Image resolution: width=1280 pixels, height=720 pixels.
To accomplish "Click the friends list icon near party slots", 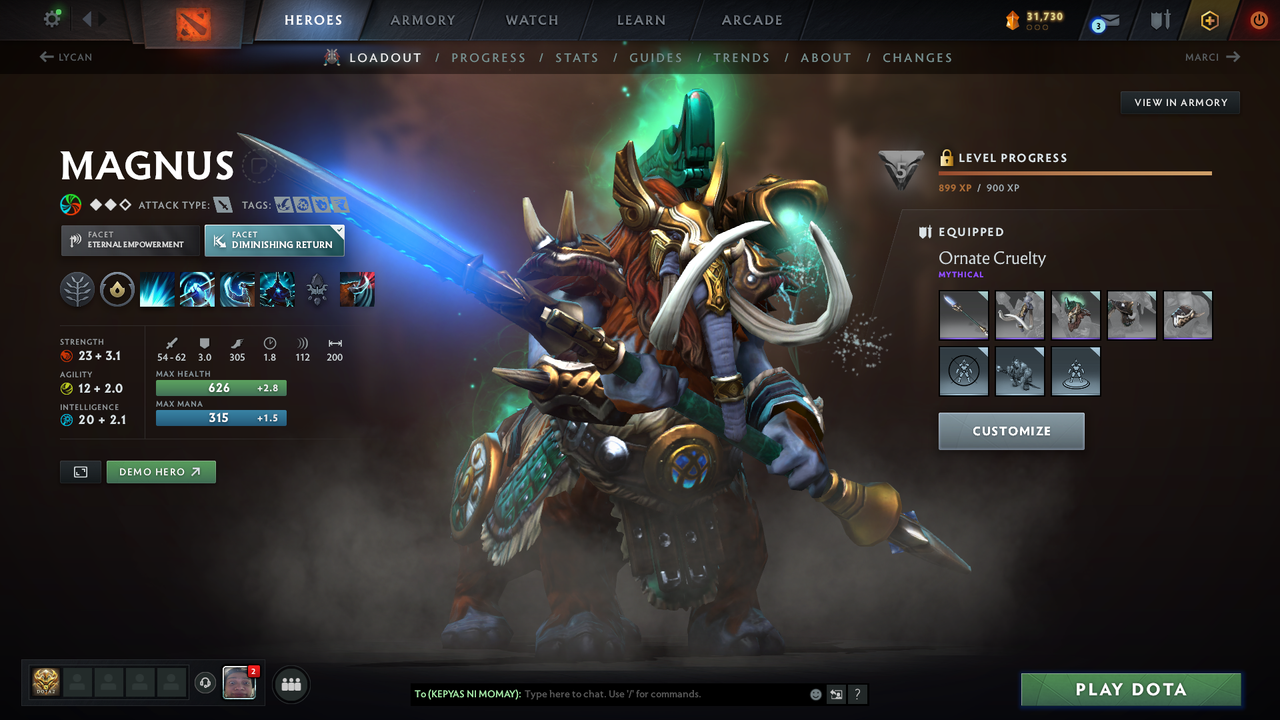I will click(290, 683).
